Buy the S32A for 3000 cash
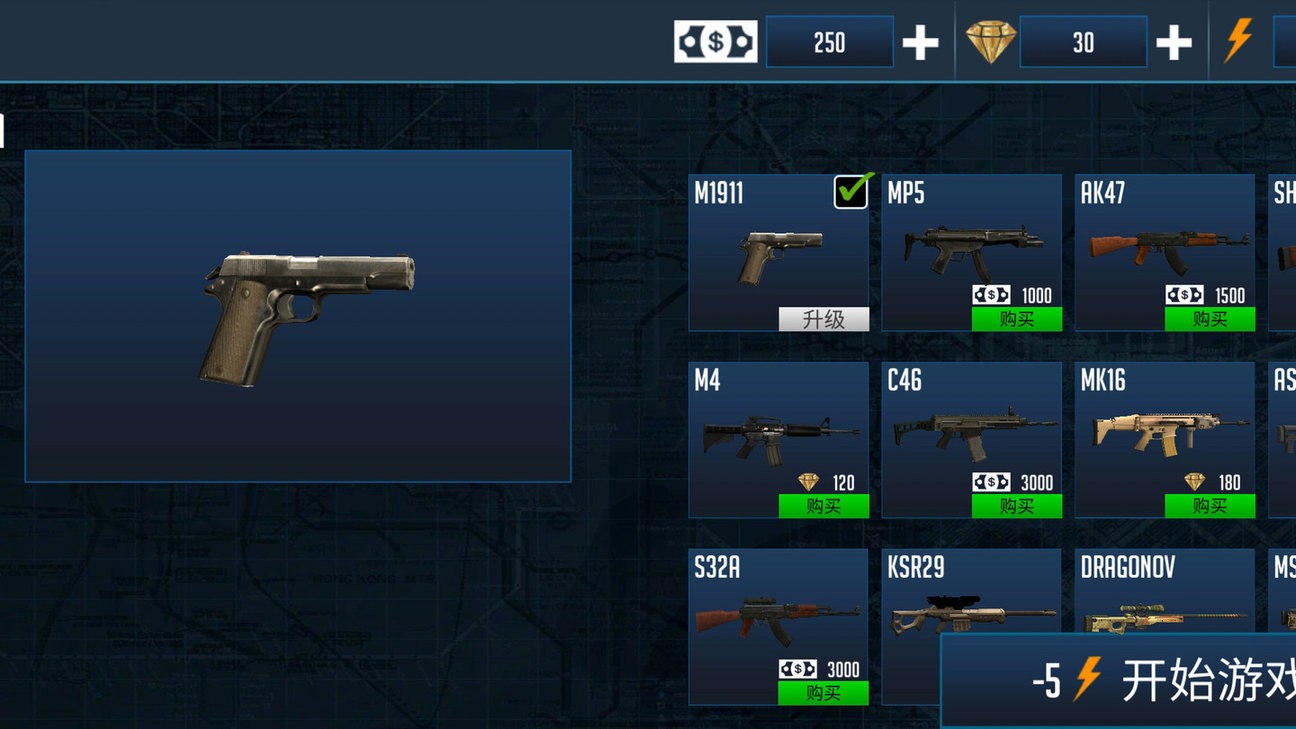The width and height of the screenshot is (1296, 729). coord(823,693)
